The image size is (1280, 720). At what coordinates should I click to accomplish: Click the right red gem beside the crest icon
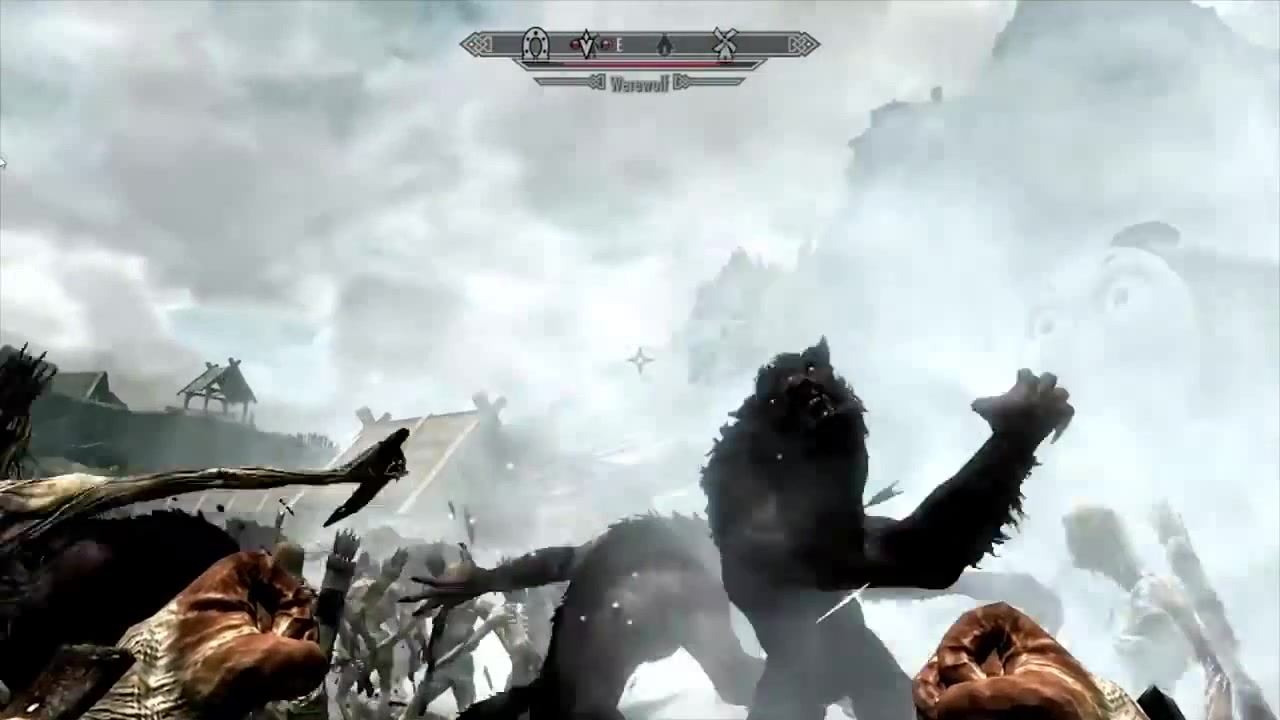[x=607, y=44]
